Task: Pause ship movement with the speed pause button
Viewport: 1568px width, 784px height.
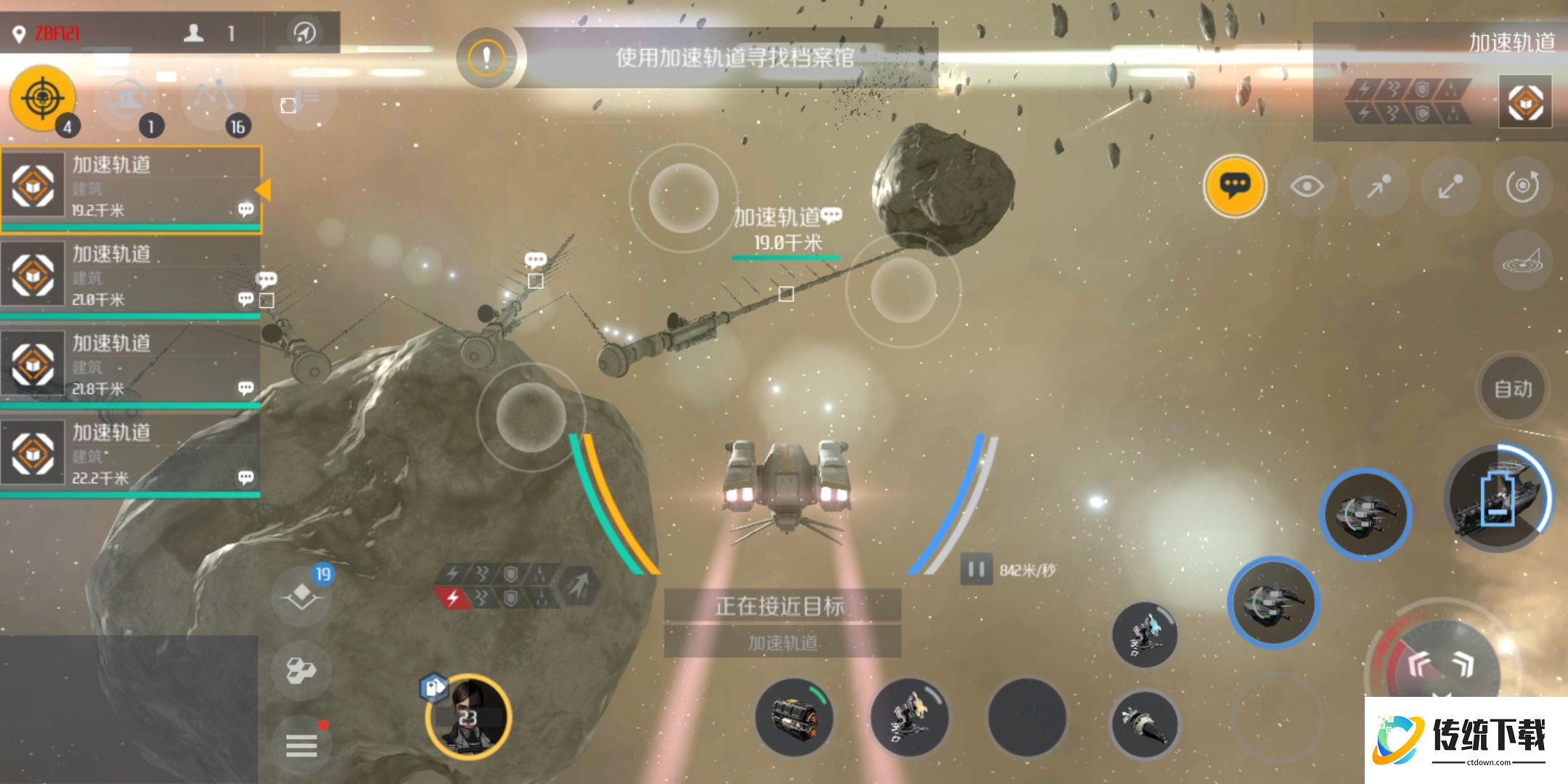Action: point(976,570)
